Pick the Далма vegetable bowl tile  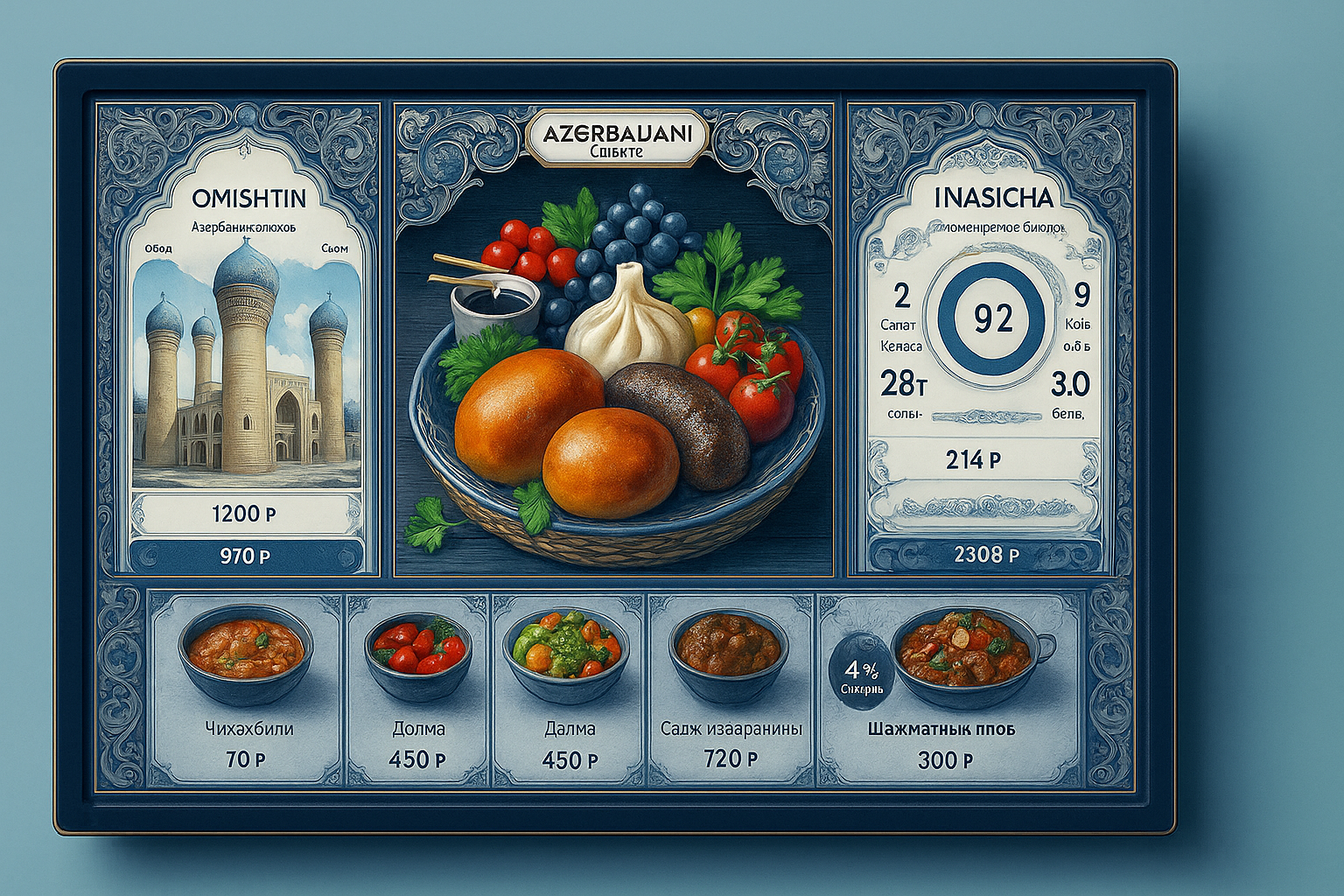(569, 688)
